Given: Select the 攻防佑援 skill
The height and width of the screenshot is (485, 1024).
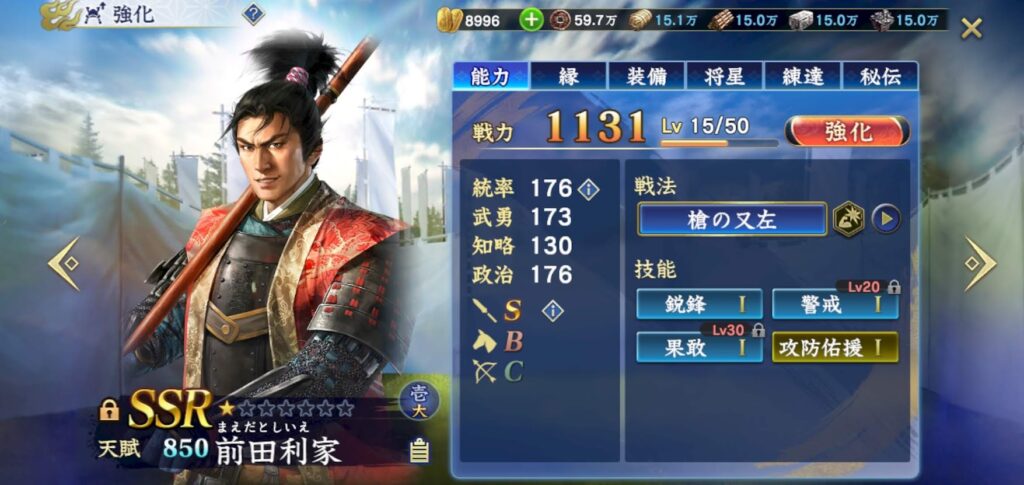Looking at the screenshot, I should tap(835, 347).
